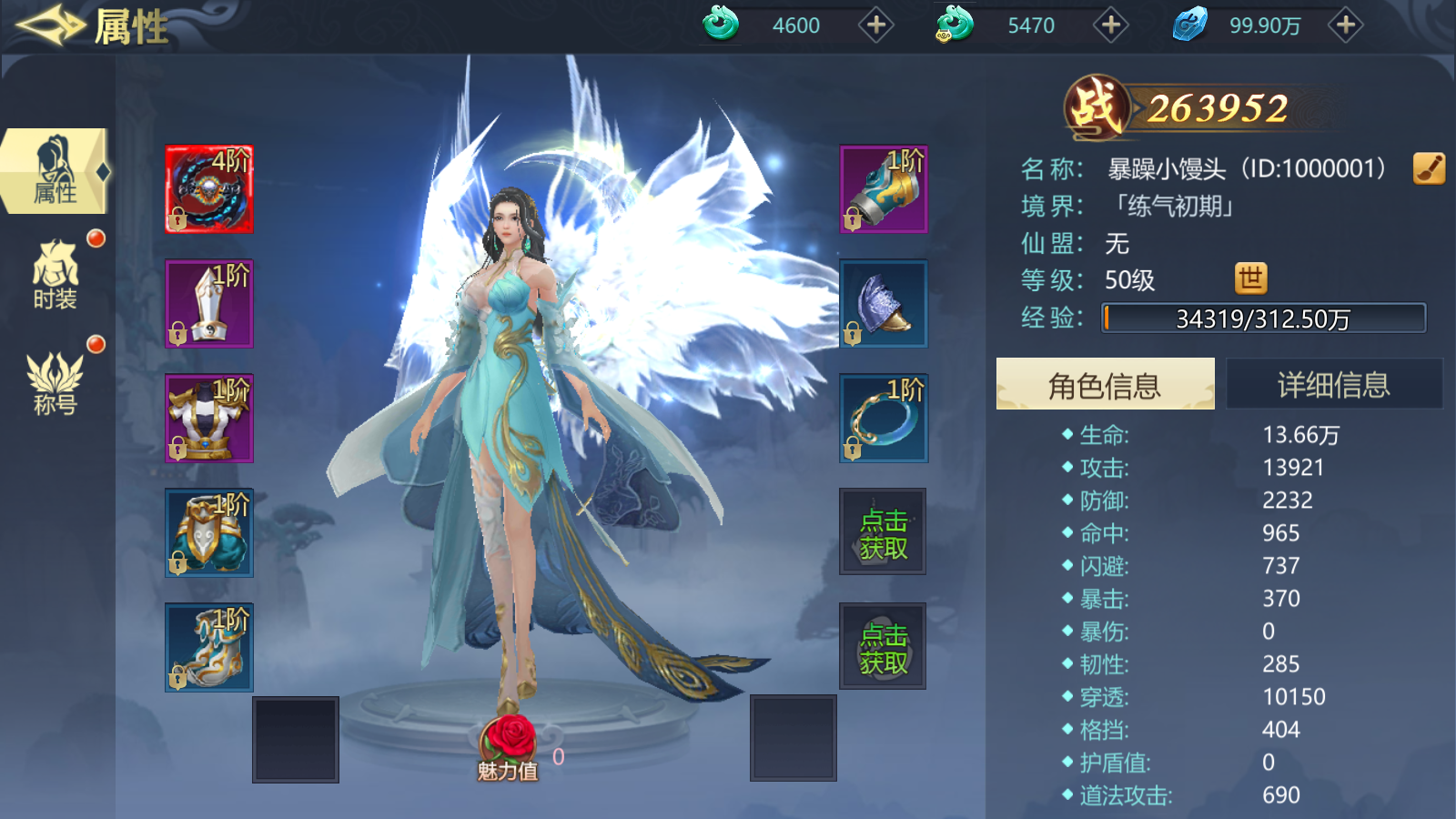This screenshot has height=819, width=1456.
Task: Select the bracer equipment slot with purple background
Action: coord(883,189)
